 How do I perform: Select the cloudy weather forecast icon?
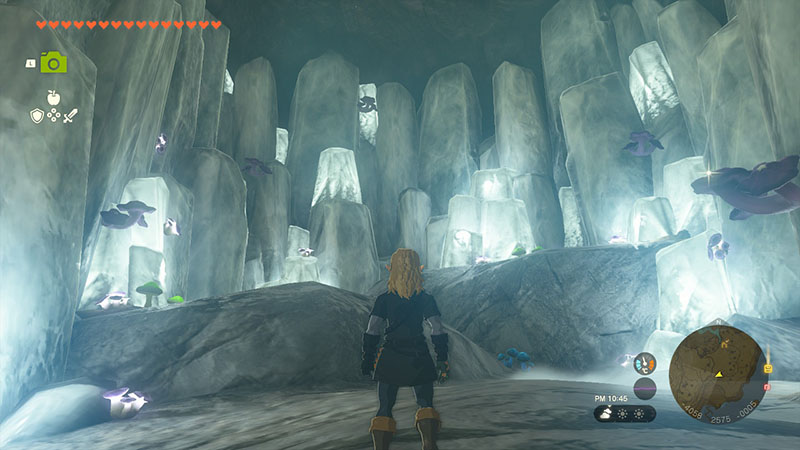tap(607, 413)
